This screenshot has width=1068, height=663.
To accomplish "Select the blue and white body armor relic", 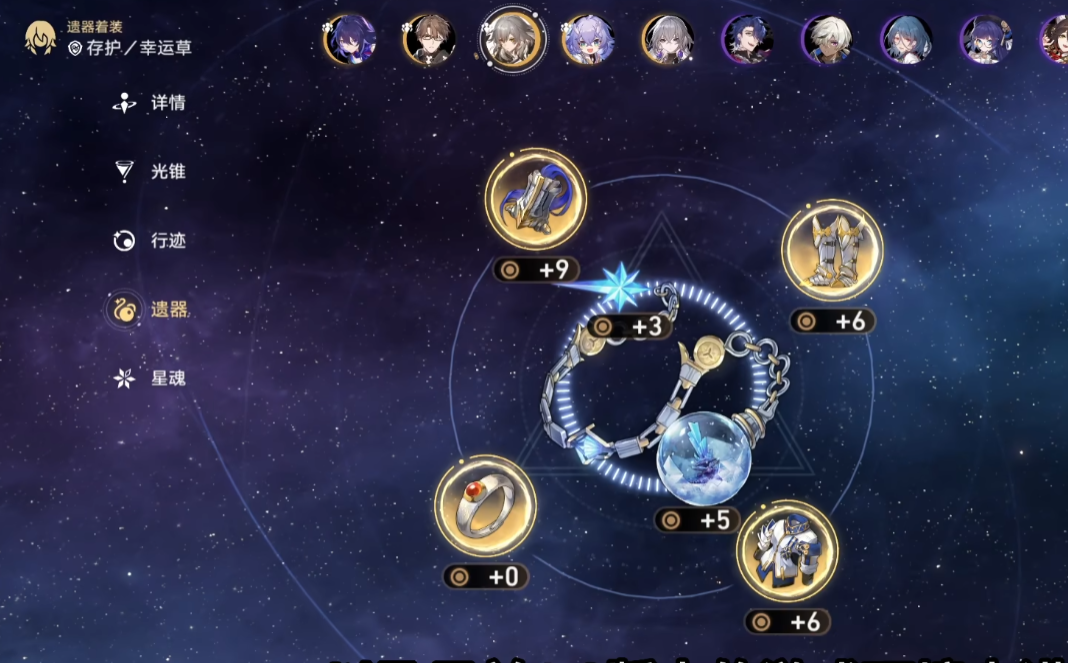I will 787,551.
